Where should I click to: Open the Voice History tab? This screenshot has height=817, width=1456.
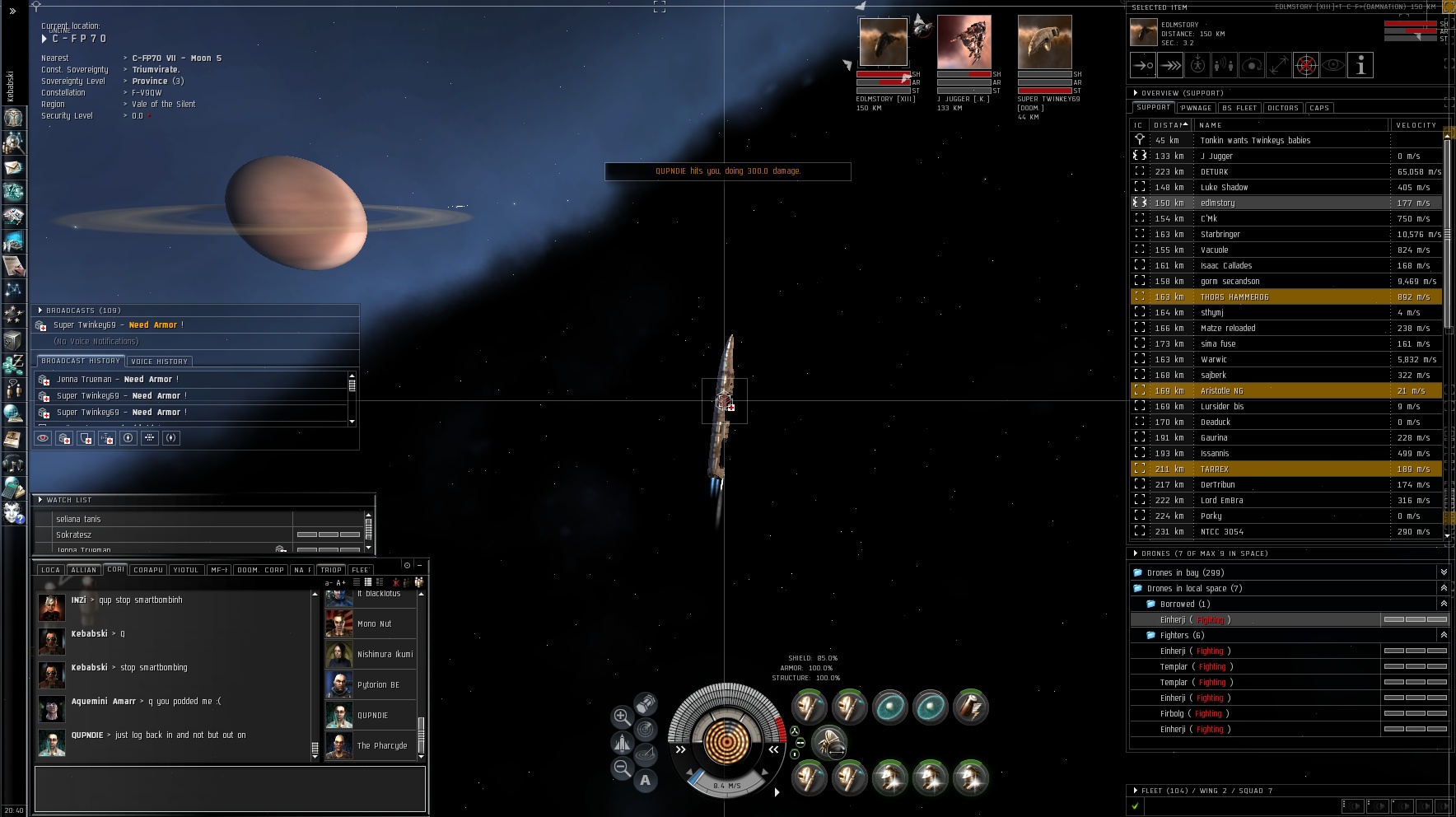pyautogui.click(x=160, y=362)
